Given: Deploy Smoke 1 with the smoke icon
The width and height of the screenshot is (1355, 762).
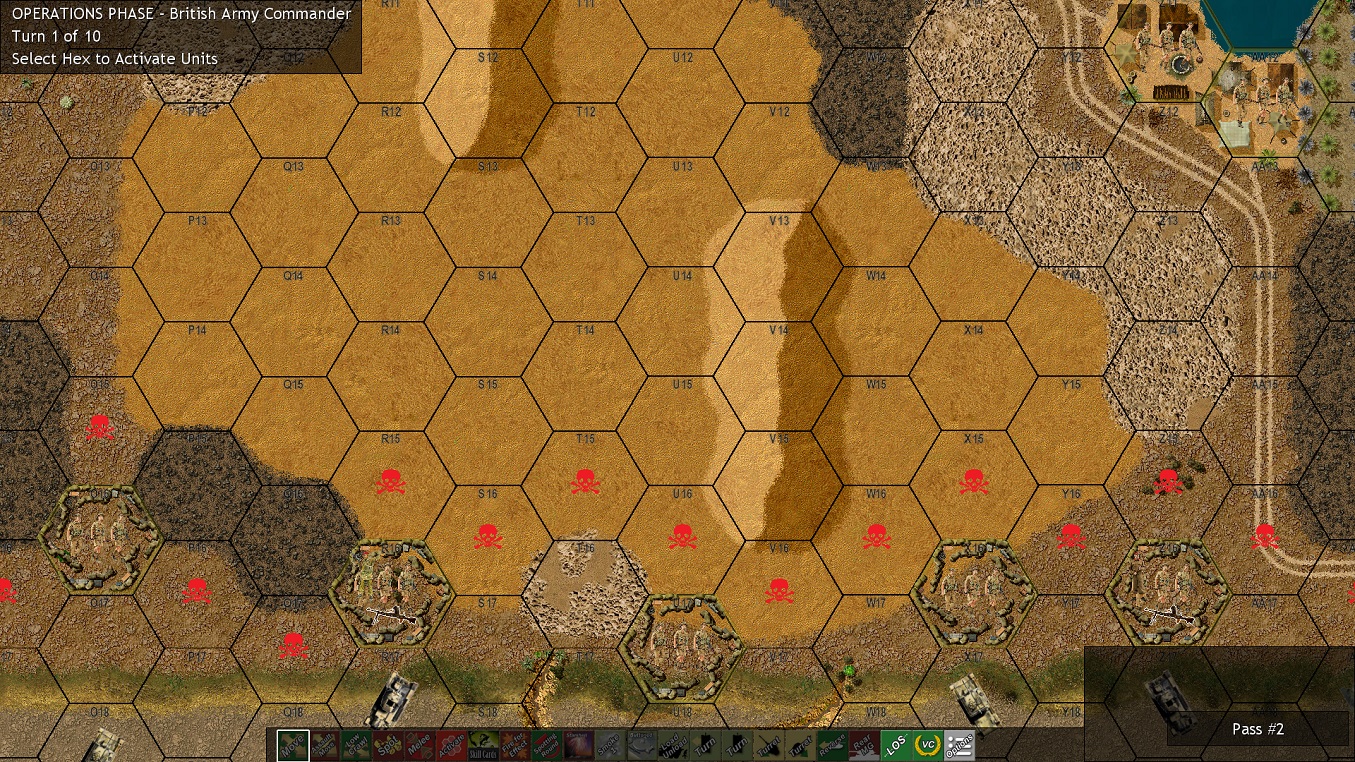Looking at the screenshot, I should point(608,744).
